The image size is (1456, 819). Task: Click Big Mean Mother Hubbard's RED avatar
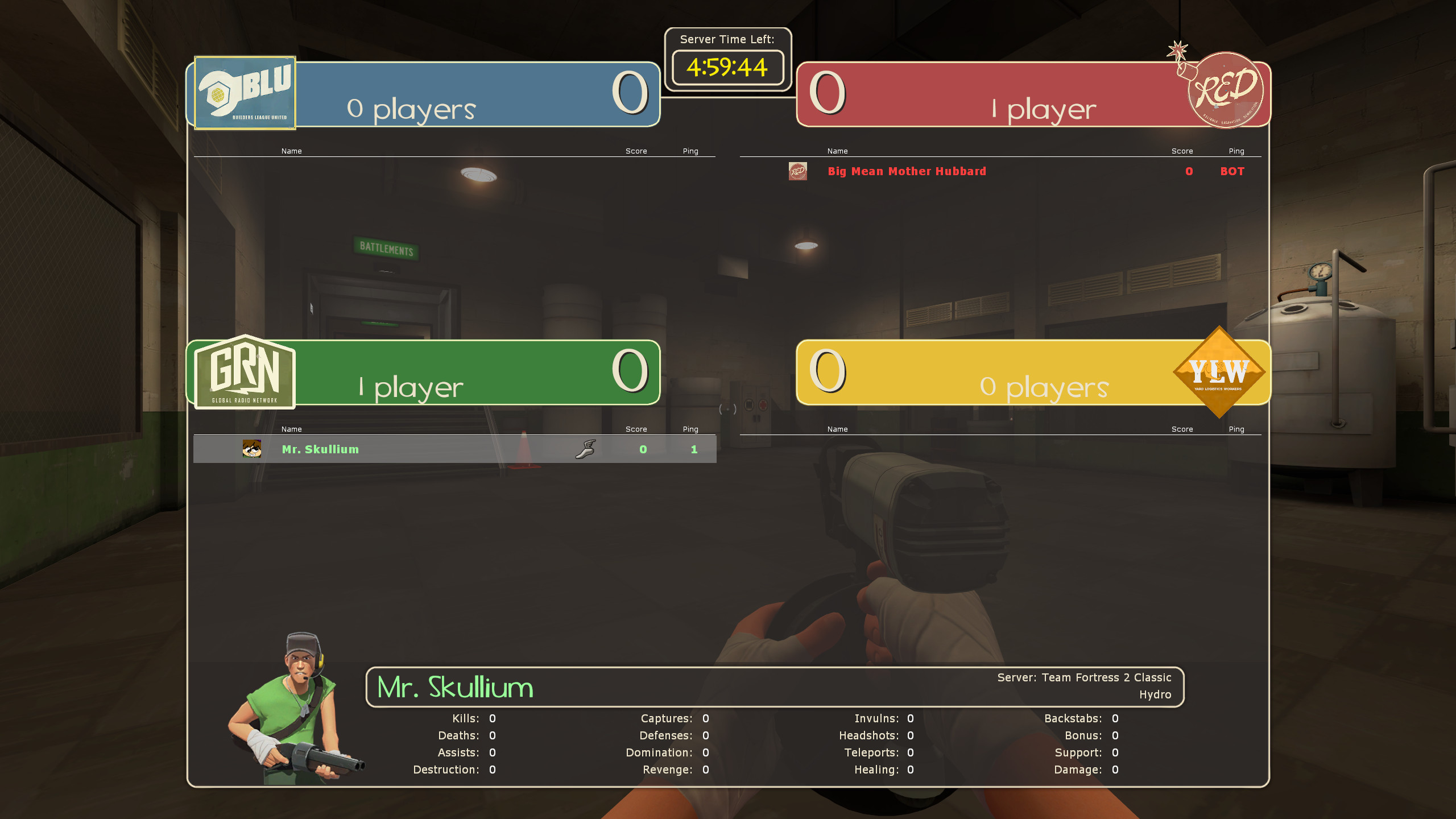tap(797, 171)
